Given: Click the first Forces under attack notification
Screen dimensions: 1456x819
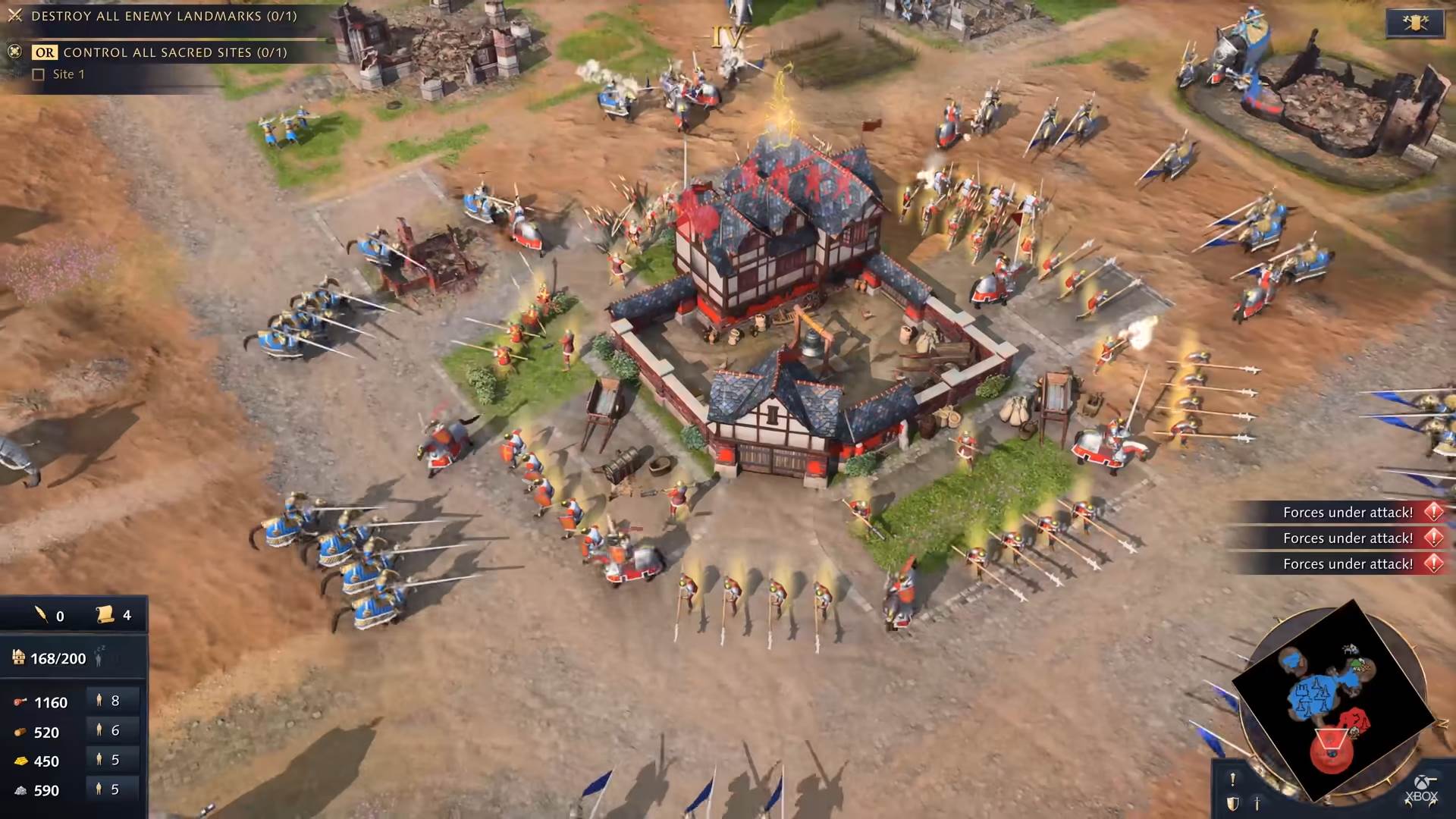Looking at the screenshot, I should pyautogui.click(x=1348, y=513).
